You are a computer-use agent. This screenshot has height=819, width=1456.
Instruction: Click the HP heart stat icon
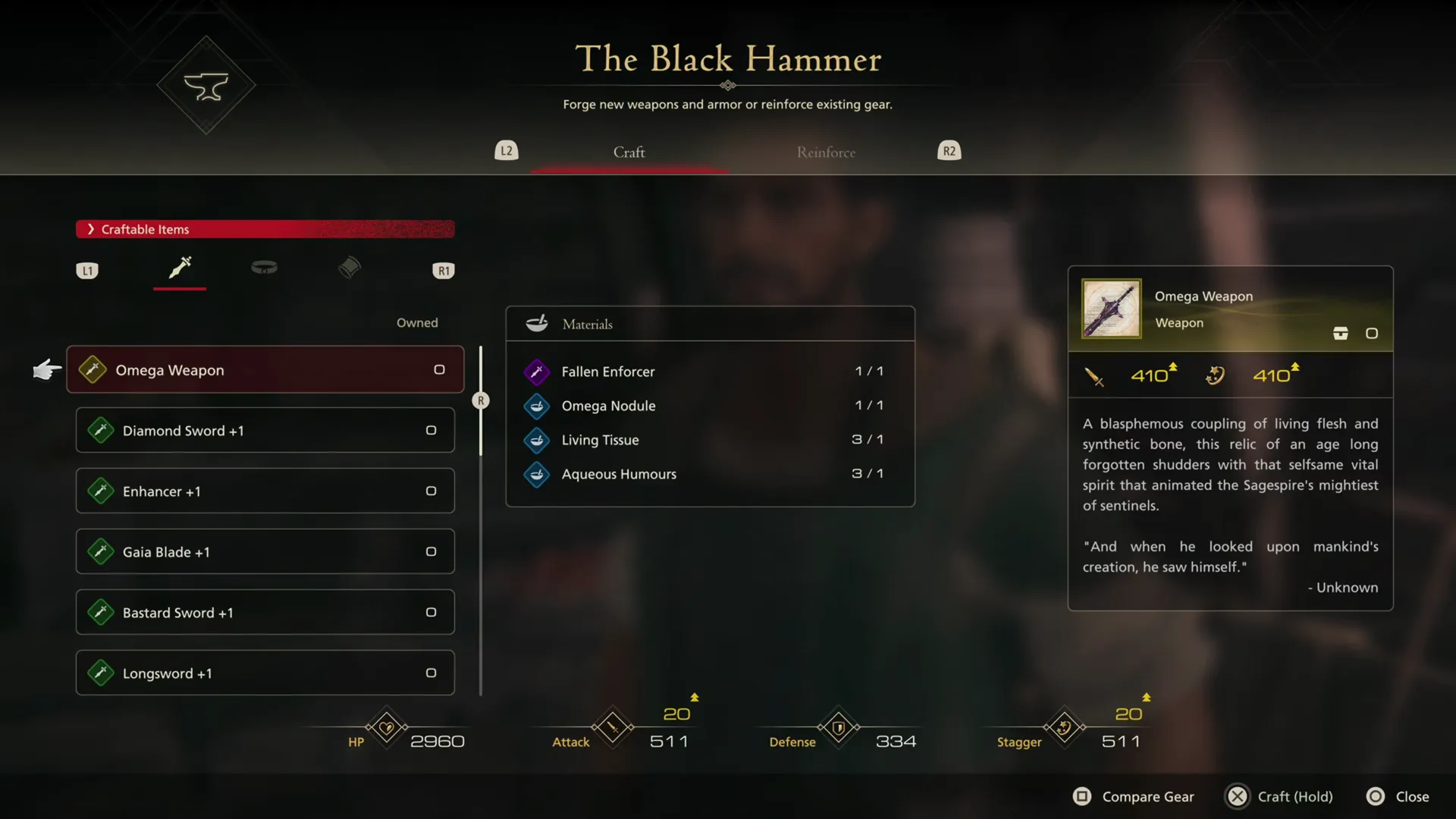point(386,727)
